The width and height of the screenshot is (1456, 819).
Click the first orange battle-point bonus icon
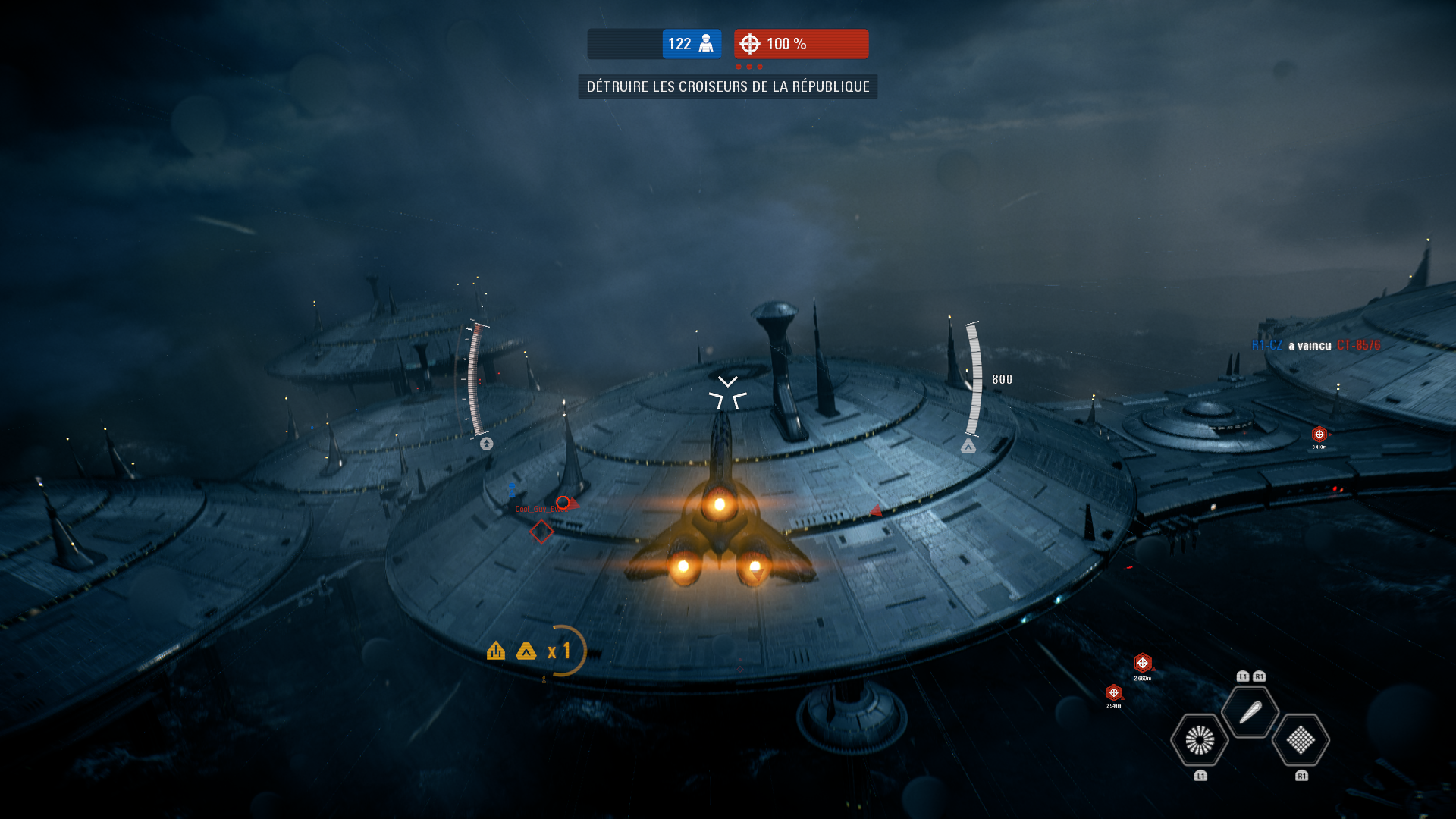(496, 651)
